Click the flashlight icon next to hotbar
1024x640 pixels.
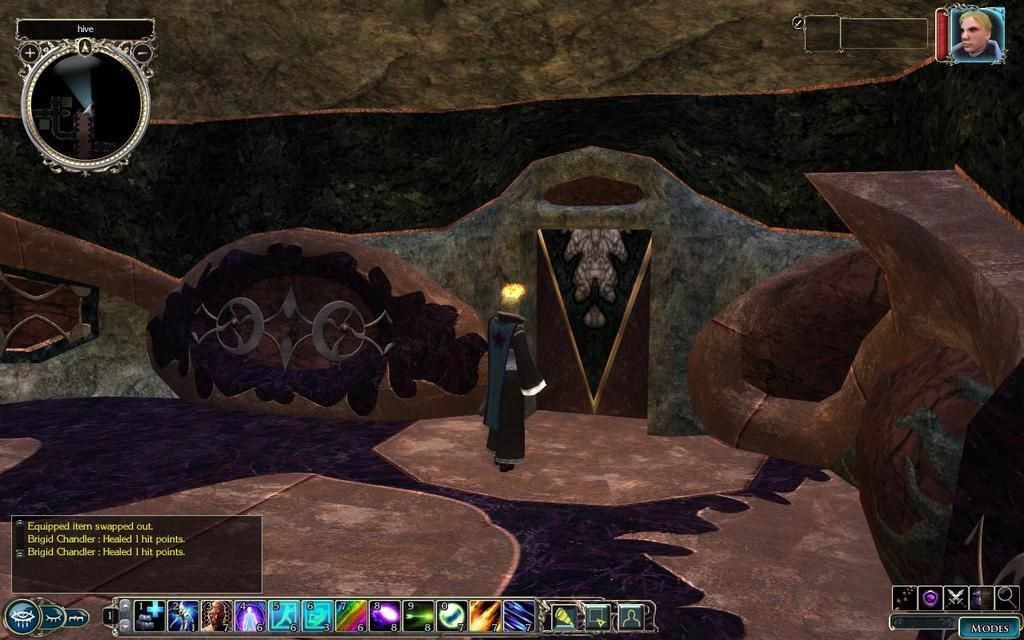(x=567, y=615)
